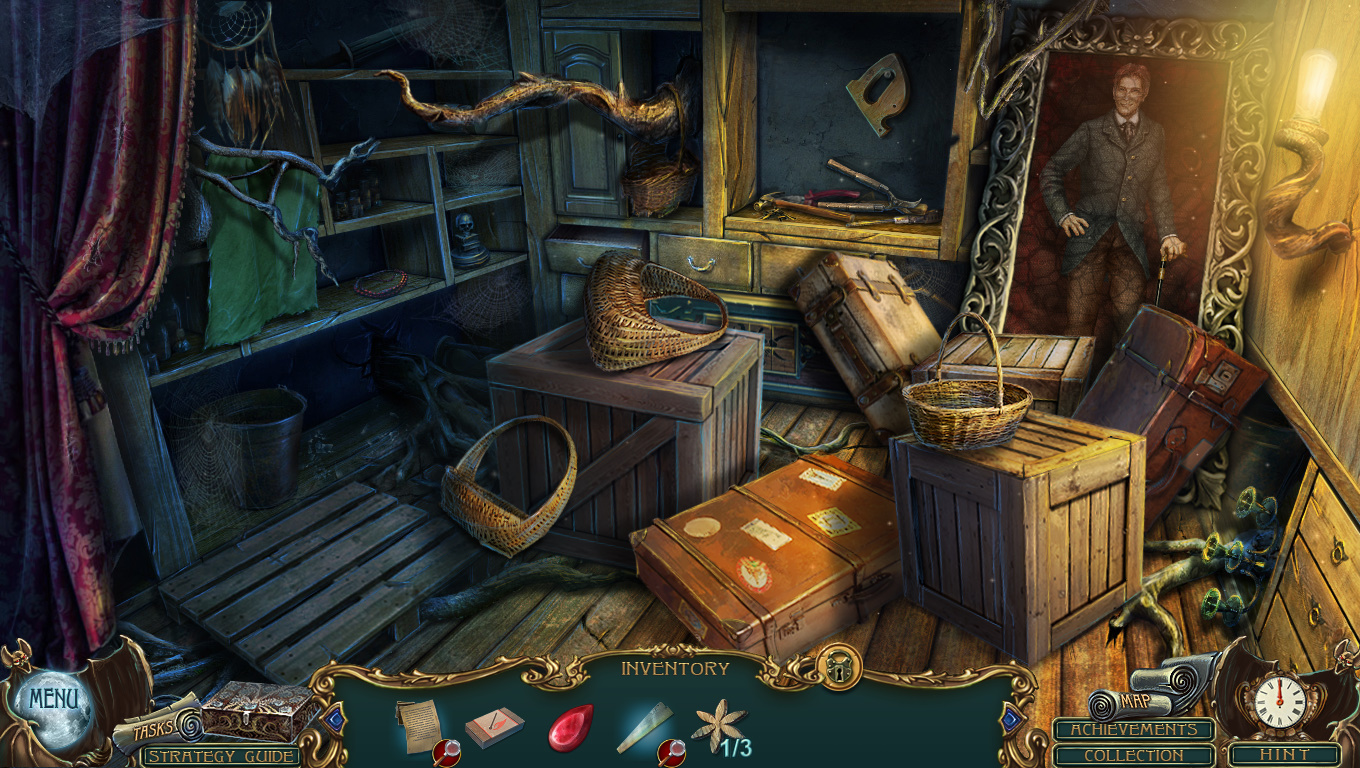The height and width of the screenshot is (768, 1360).
Task: Click the ornate box beside Tasks
Action: 258,711
